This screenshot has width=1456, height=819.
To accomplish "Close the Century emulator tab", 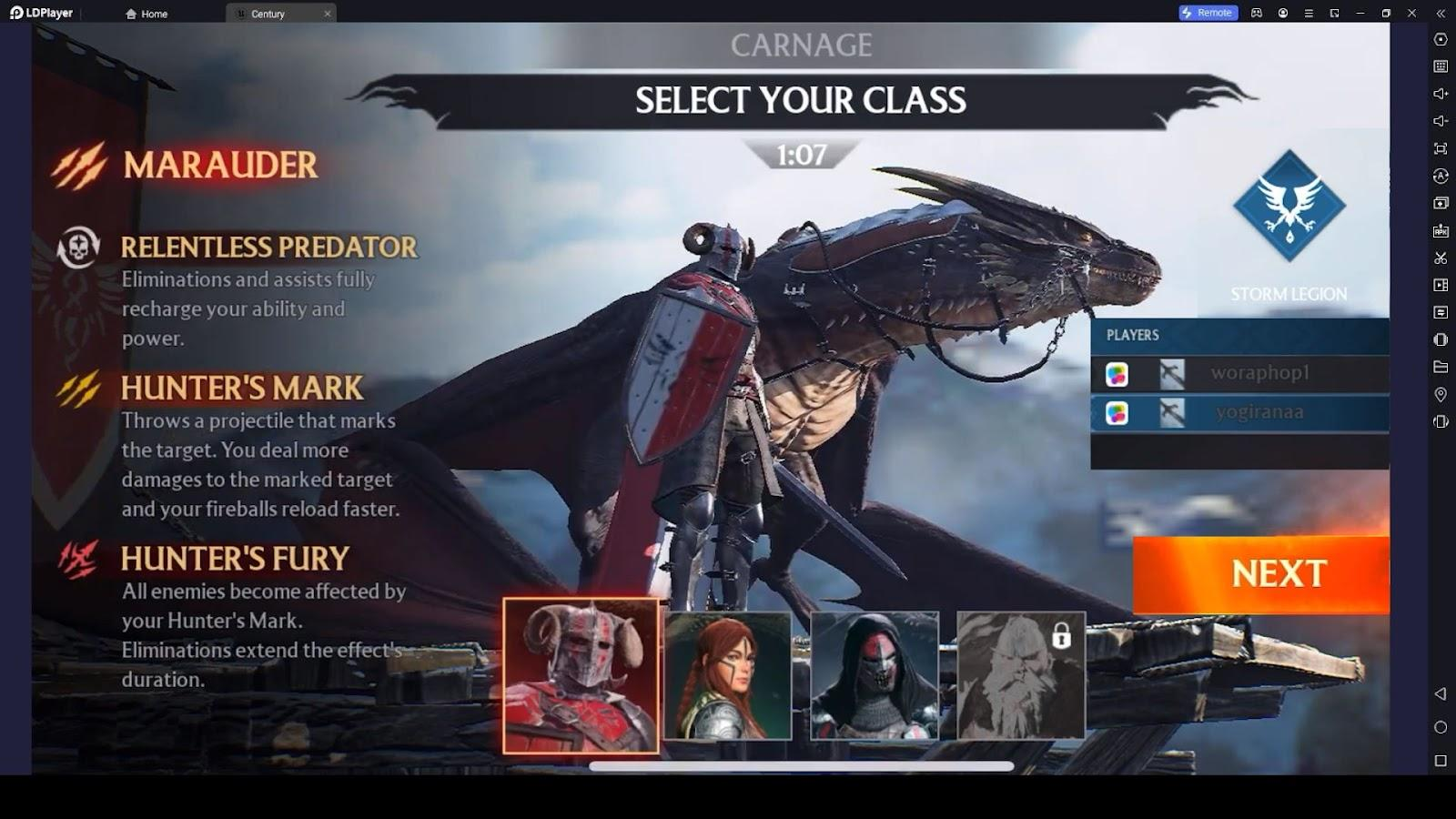I will pos(328,14).
